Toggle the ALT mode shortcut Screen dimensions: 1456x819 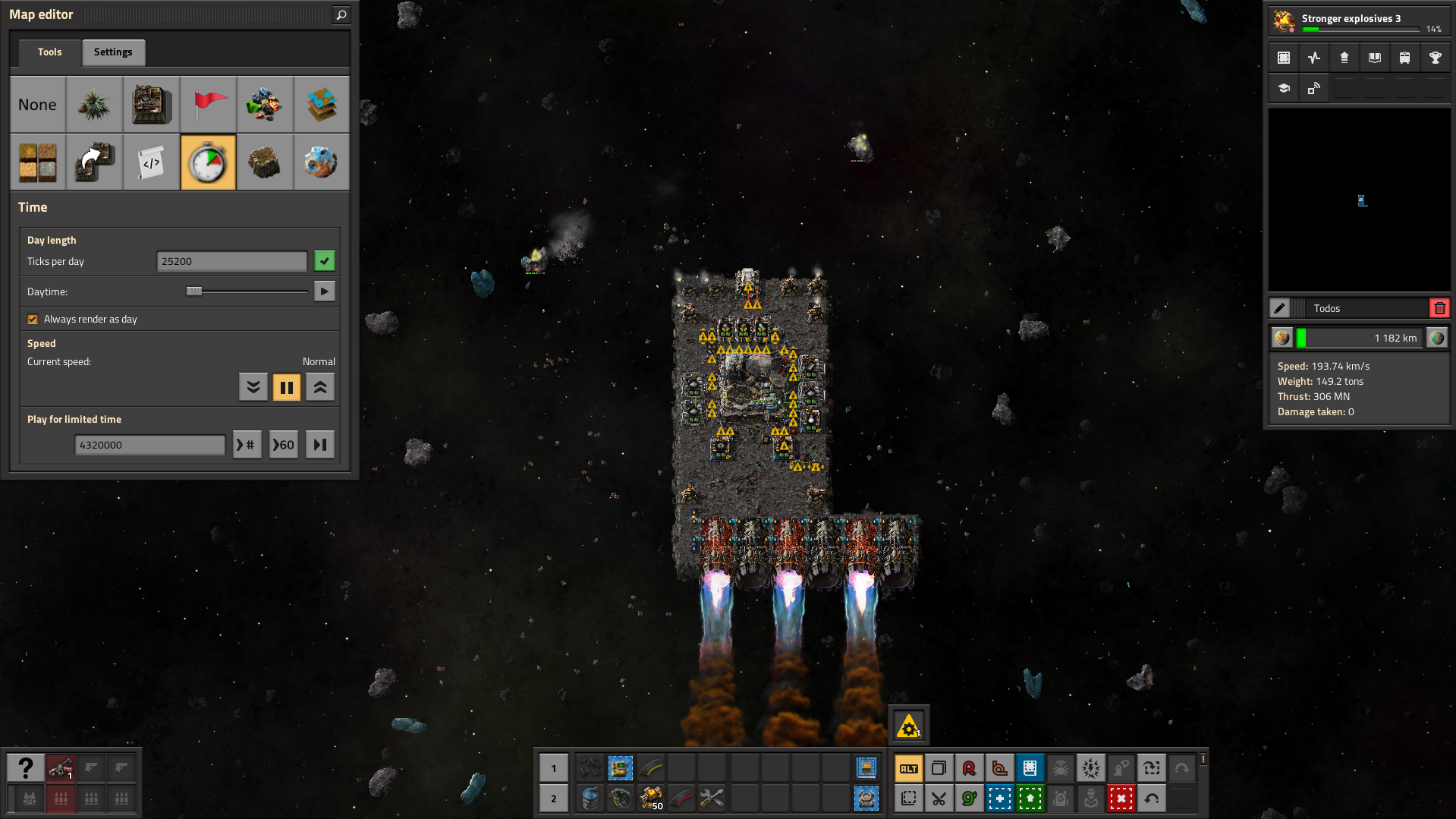(908, 768)
